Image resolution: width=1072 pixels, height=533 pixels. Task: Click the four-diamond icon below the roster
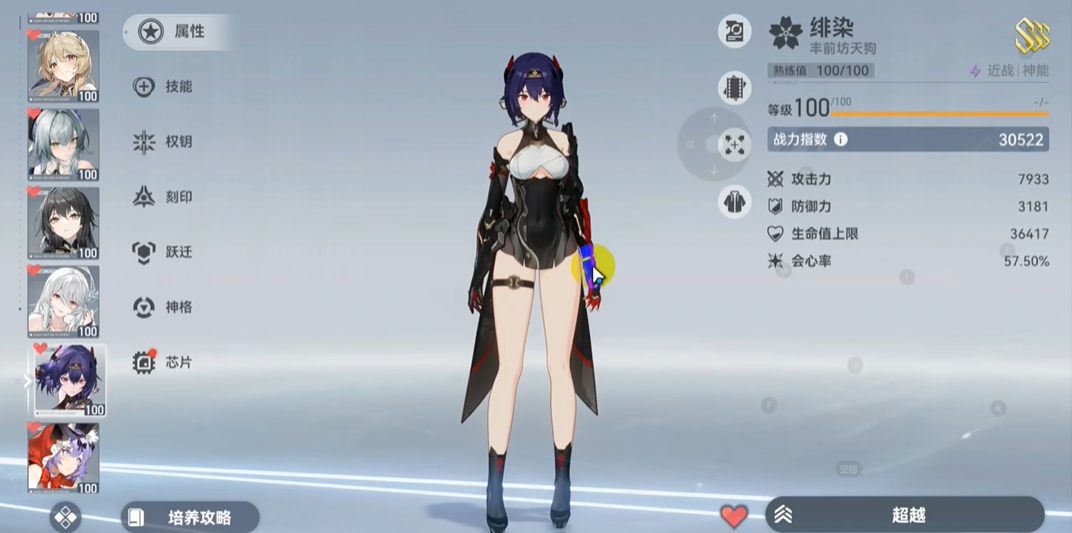pyautogui.click(x=66, y=517)
